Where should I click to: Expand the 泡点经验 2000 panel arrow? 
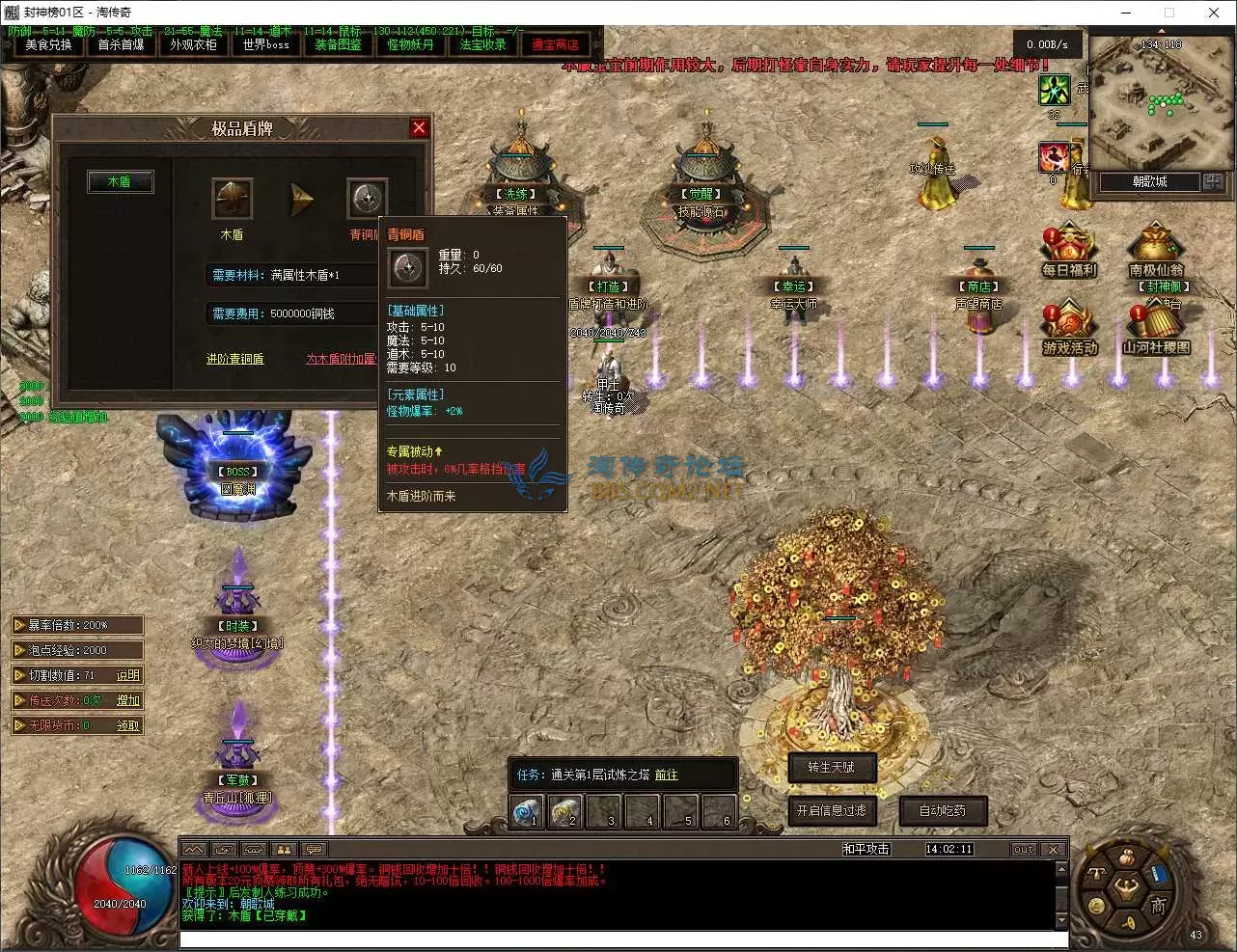tap(21, 649)
